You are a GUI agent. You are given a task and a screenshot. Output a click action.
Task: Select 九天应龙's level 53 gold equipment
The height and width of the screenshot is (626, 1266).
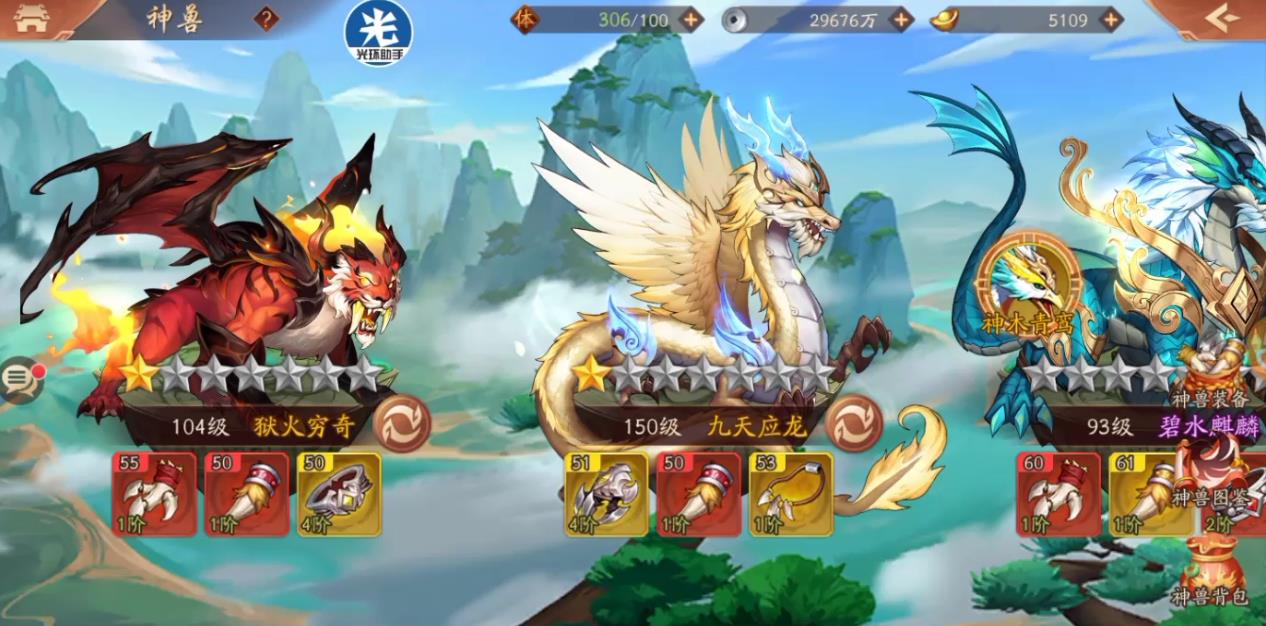tap(791, 494)
